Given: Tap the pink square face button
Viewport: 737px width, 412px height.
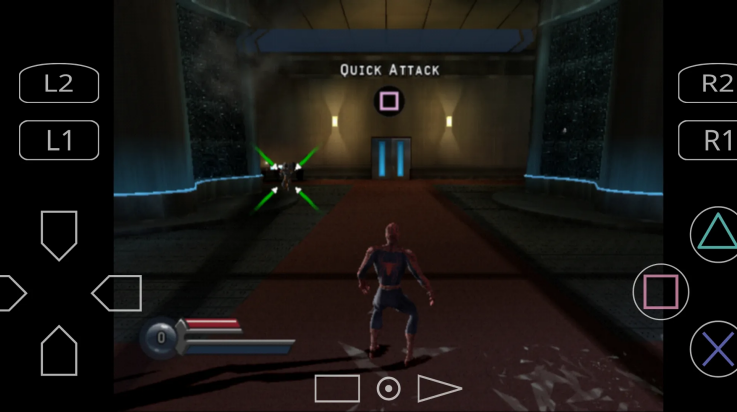Looking at the screenshot, I should click(660, 292).
